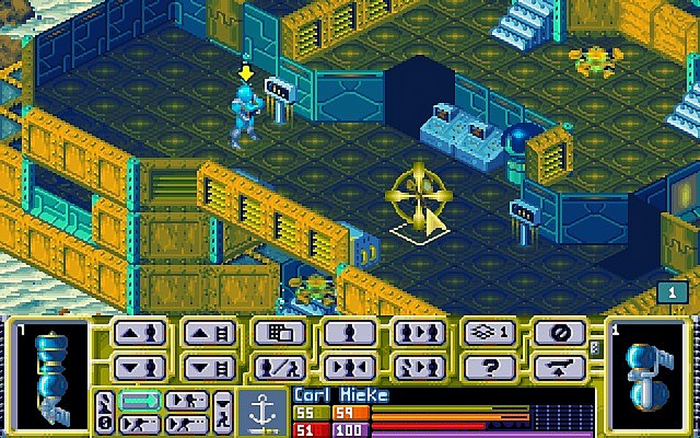700x438 pixels.
Task: Move the soldier up one level
Action: coord(139,334)
